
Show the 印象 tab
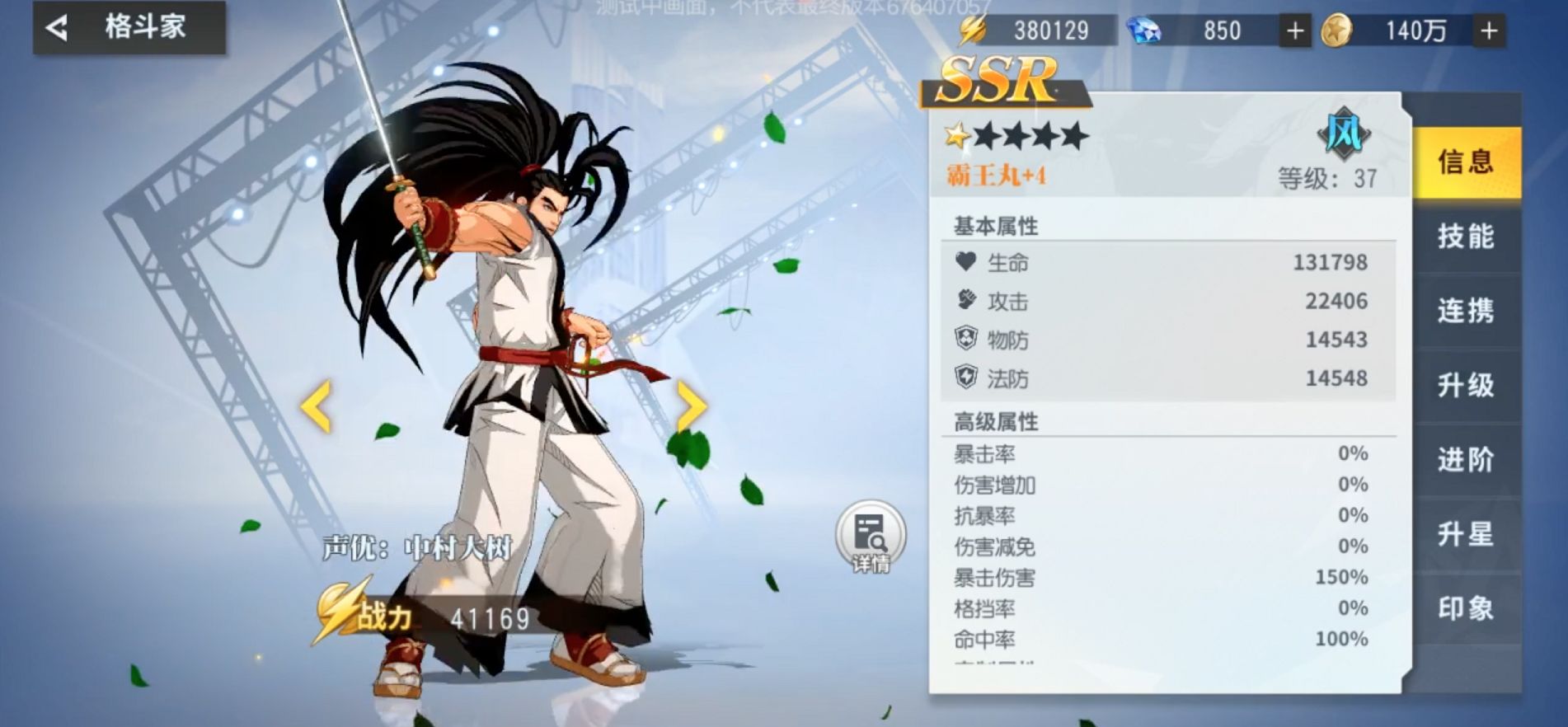[1466, 608]
